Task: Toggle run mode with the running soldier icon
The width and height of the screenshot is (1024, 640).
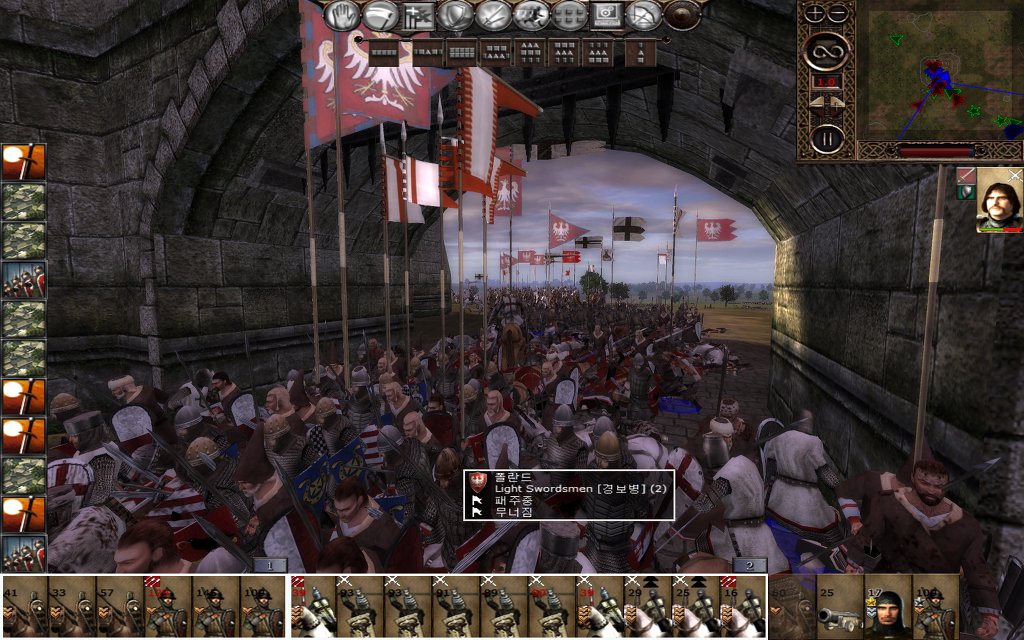Action: pos(532,15)
